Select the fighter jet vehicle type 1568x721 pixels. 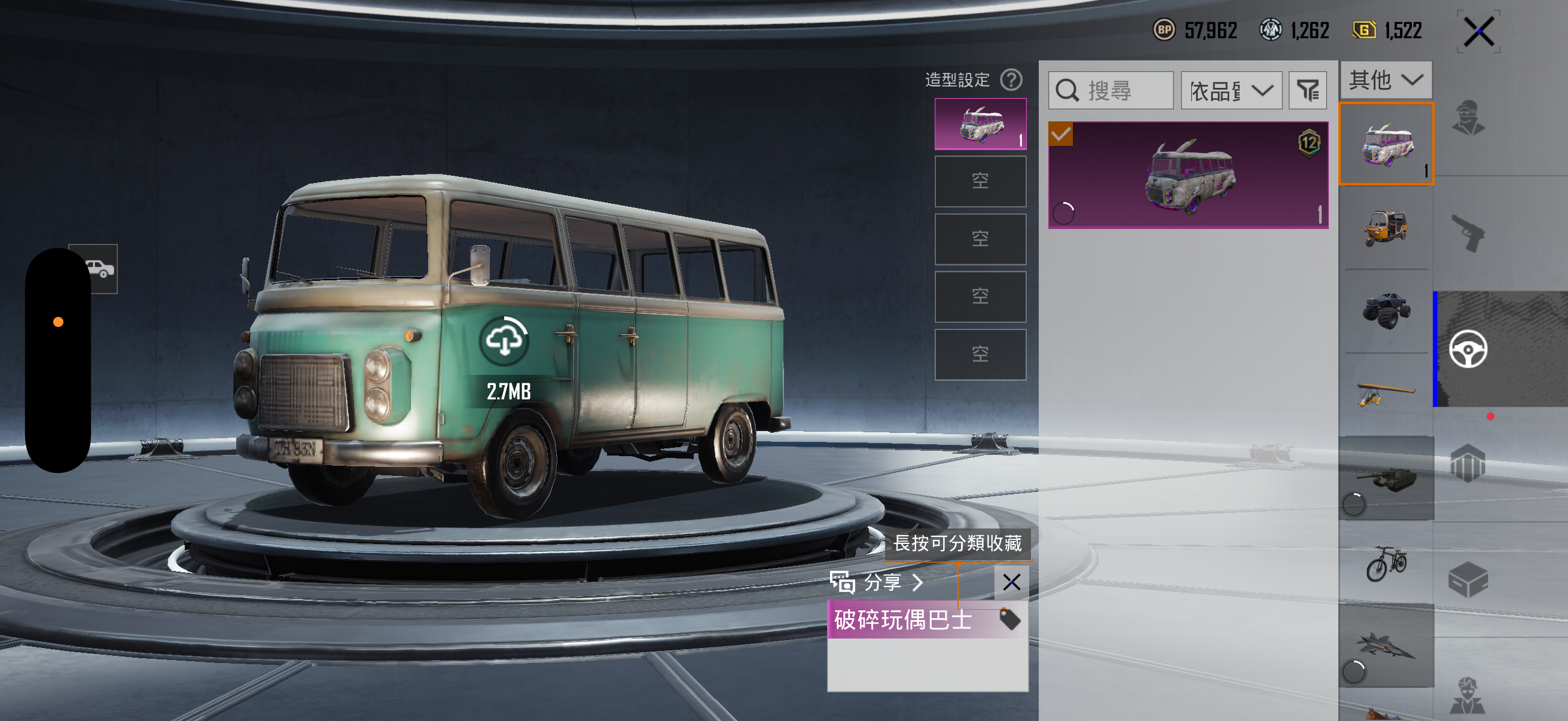coord(1386,646)
